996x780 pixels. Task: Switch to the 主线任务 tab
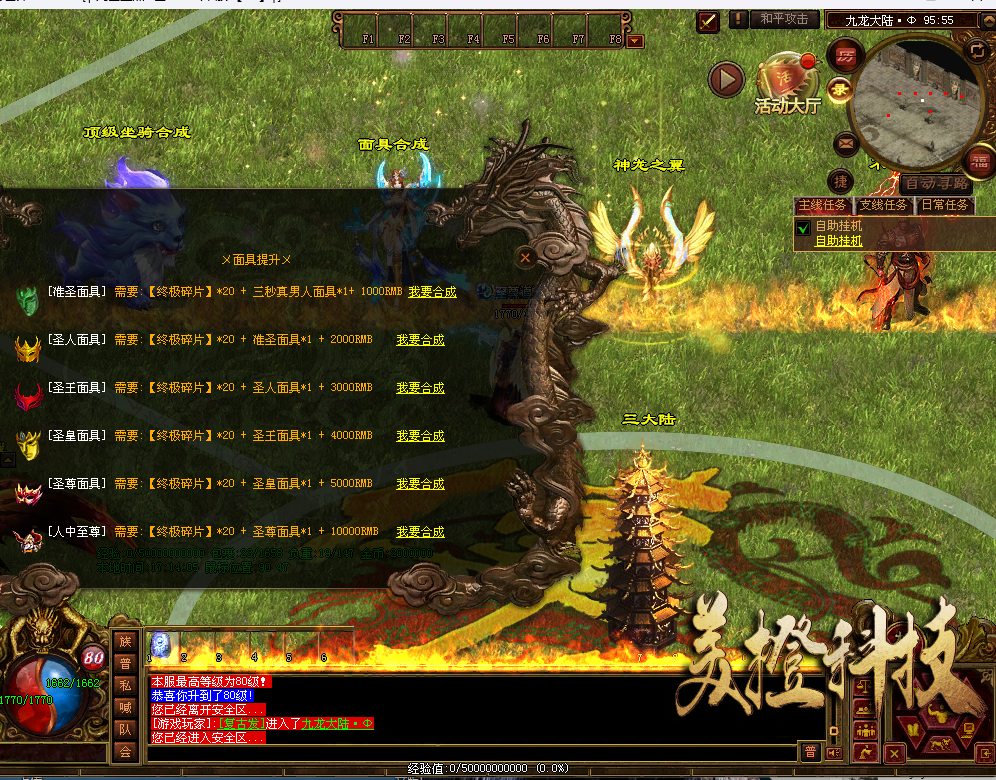825,206
